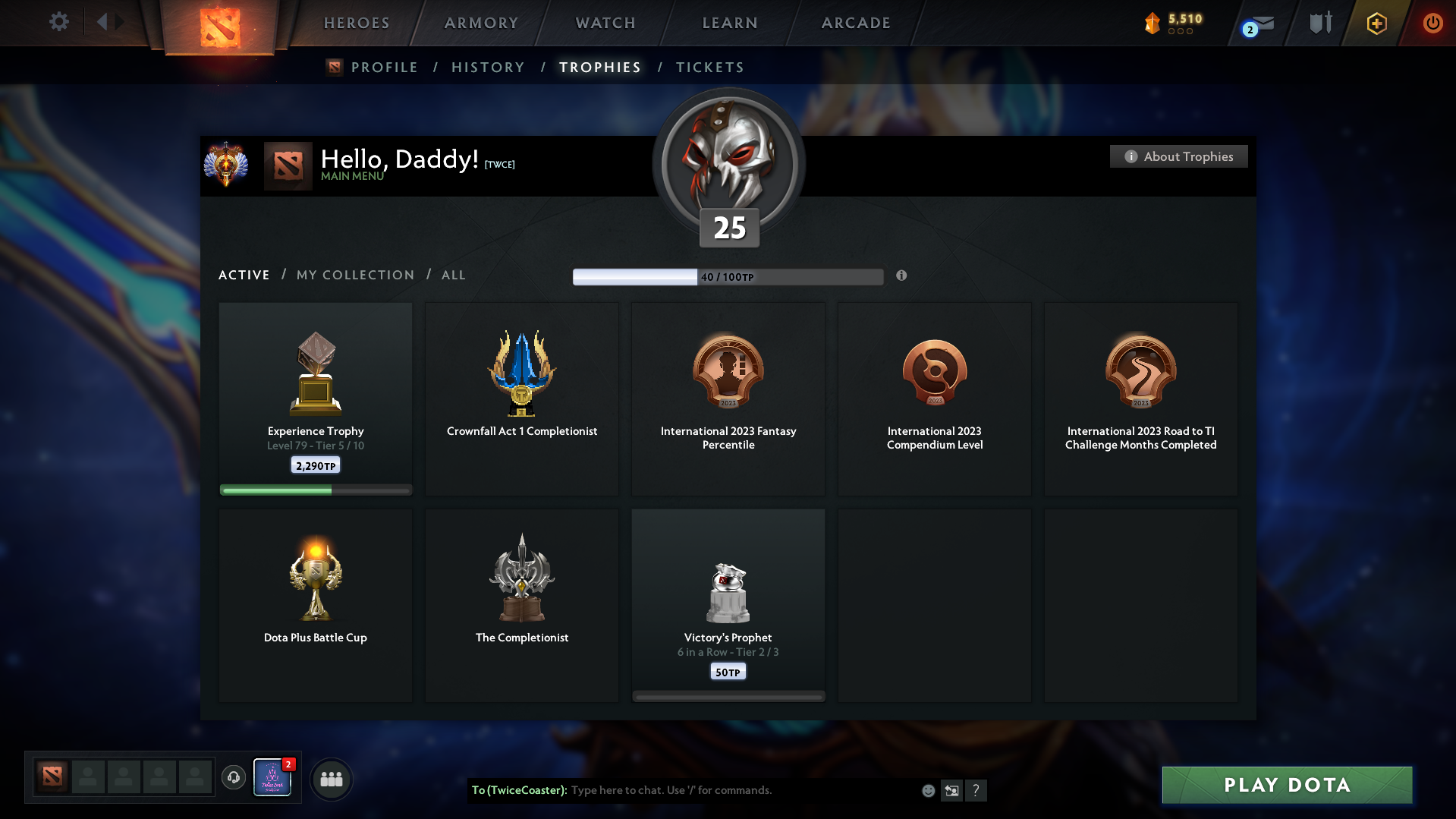
Task: Open the settings gear icon
Action: coord(59,22)
